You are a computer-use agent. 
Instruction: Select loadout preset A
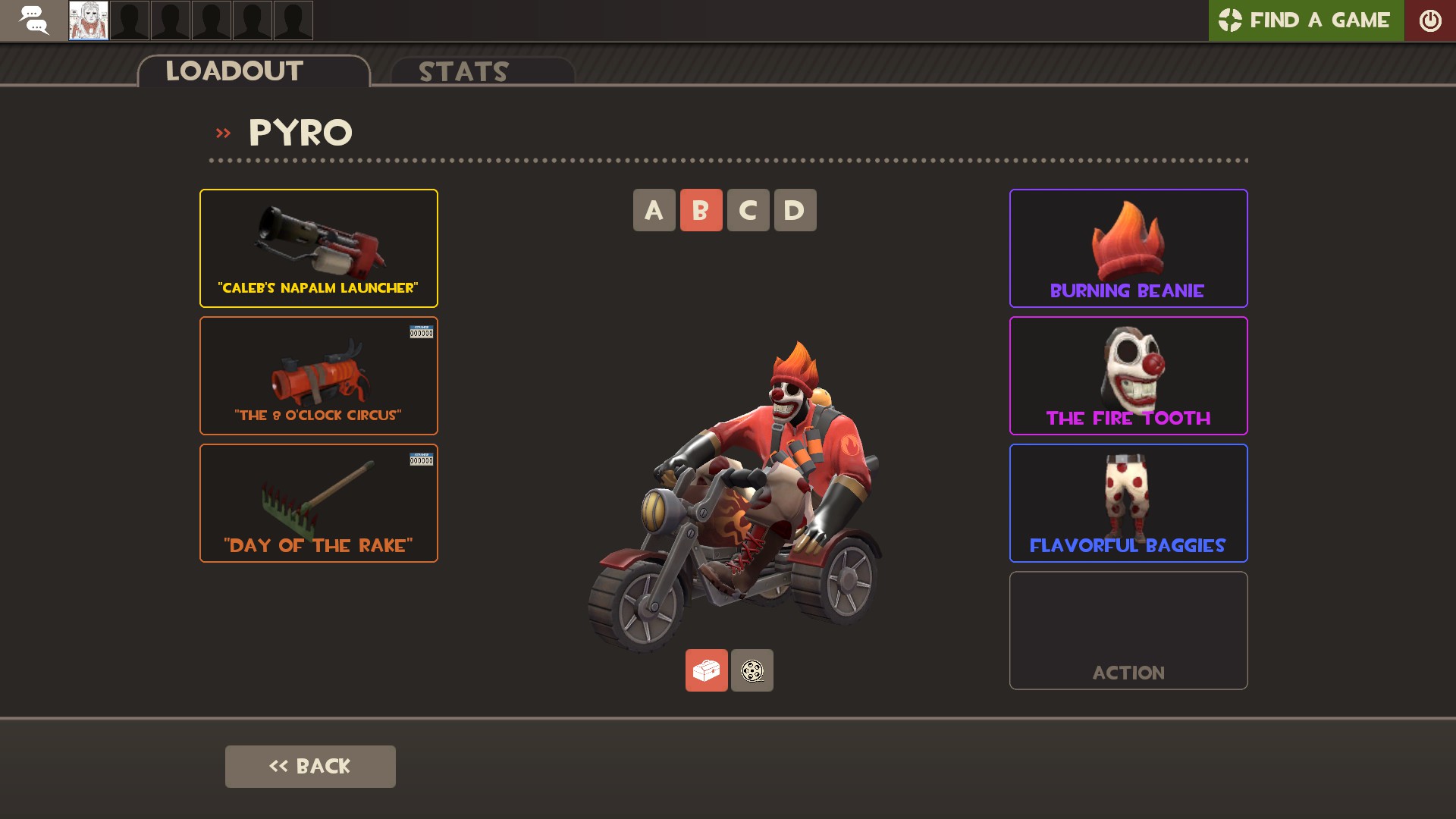(x=654, y=210)
